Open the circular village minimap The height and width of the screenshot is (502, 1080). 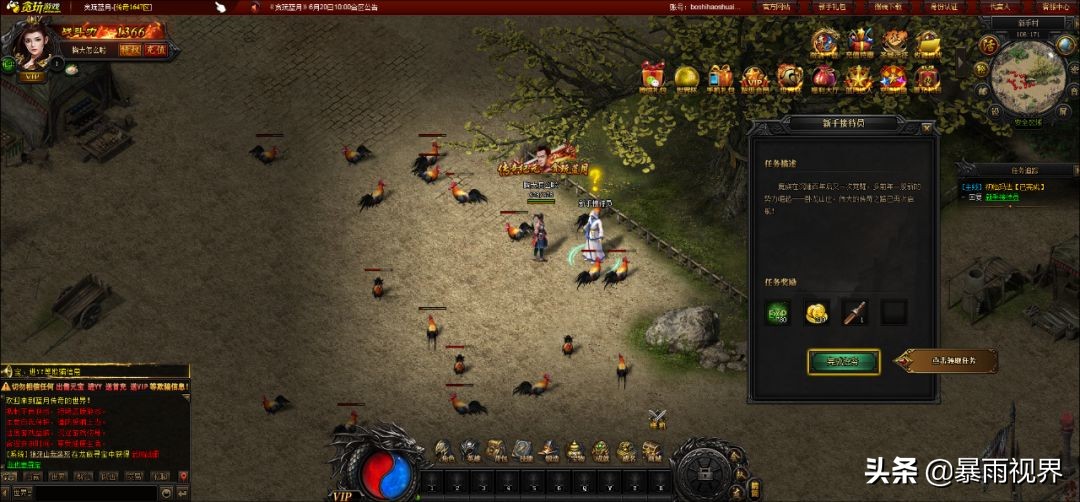1028,79
